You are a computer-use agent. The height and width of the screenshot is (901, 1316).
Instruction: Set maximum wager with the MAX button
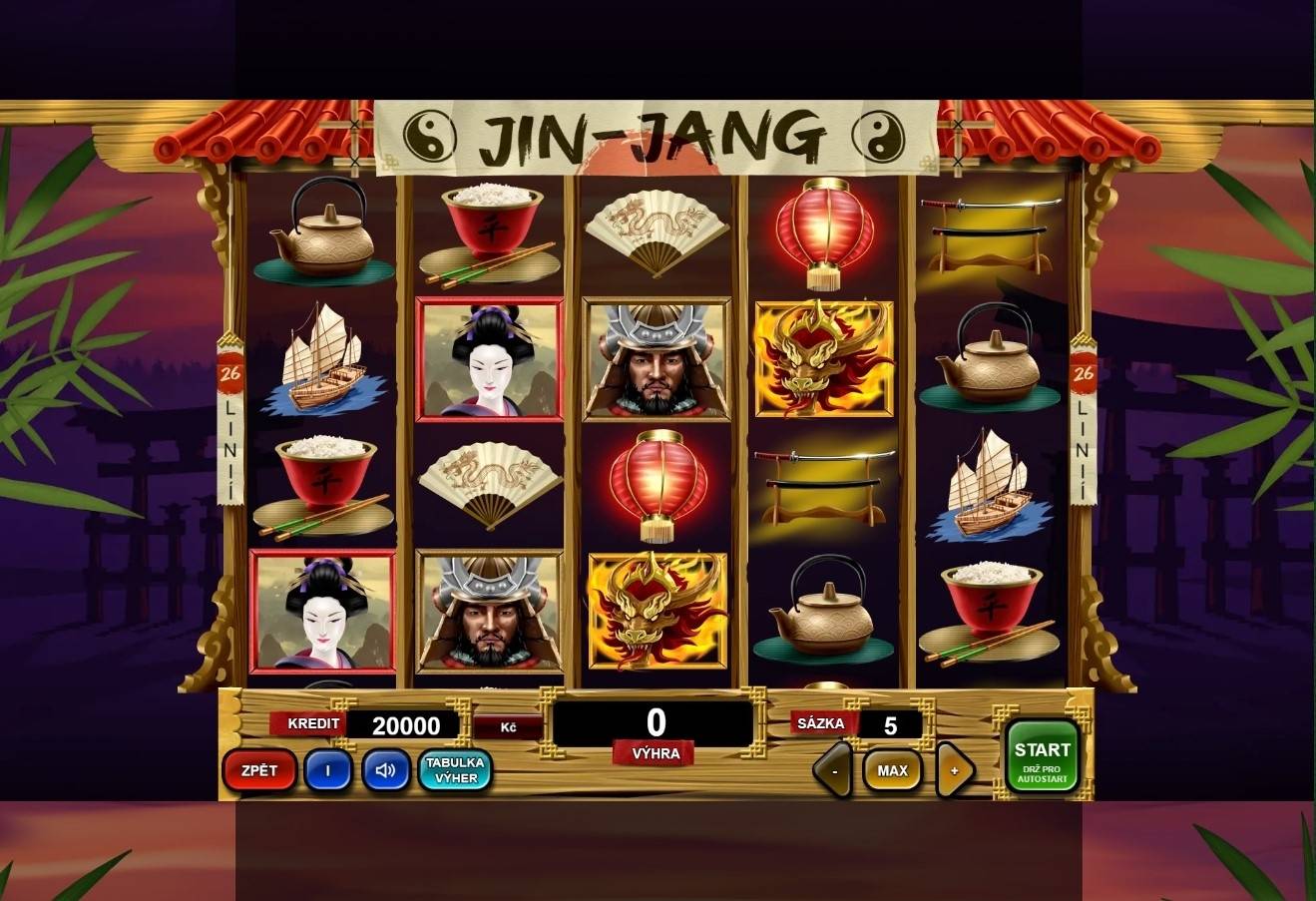point(891,770)
